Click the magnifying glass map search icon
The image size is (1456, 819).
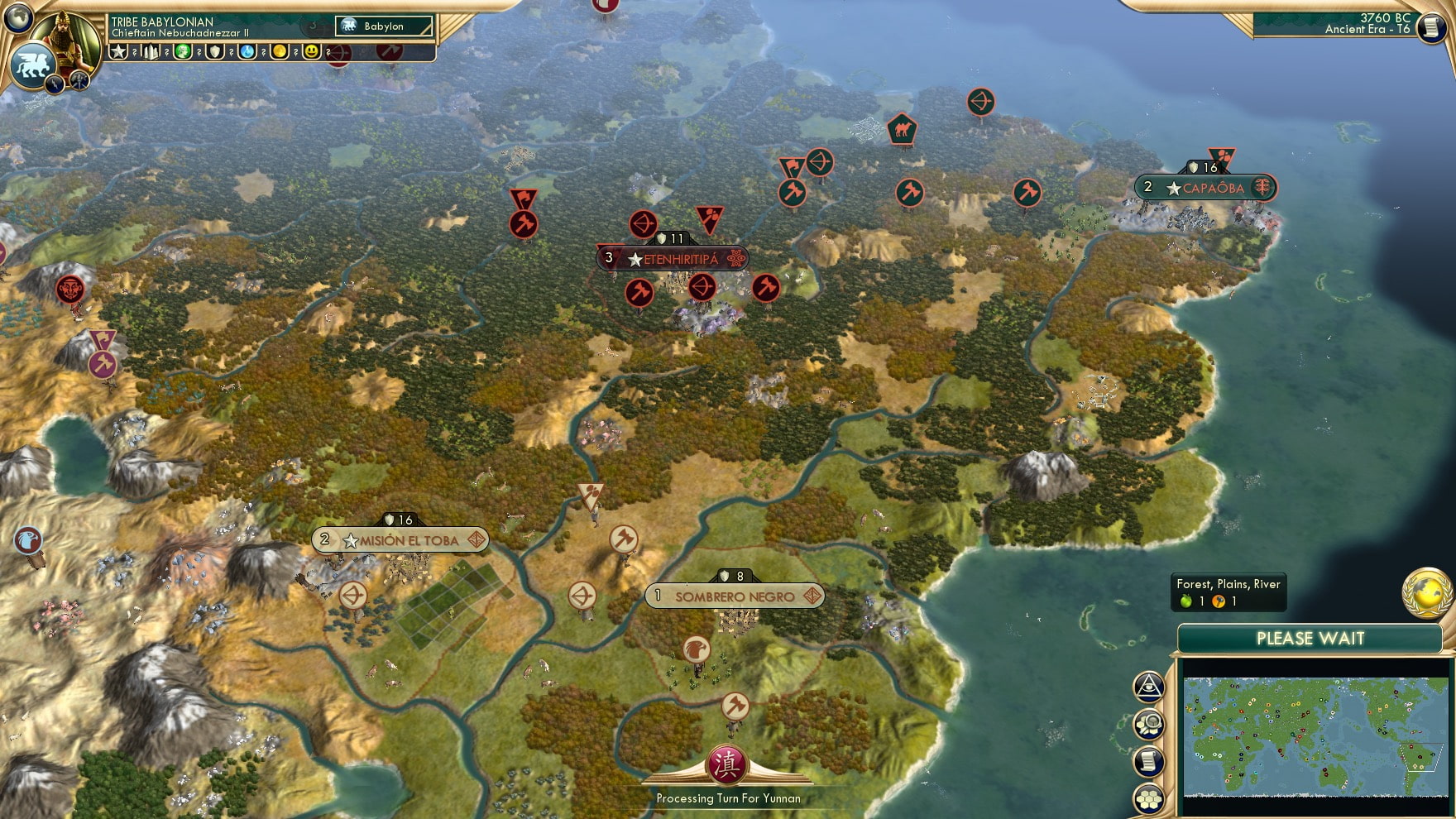point(1148,722)
